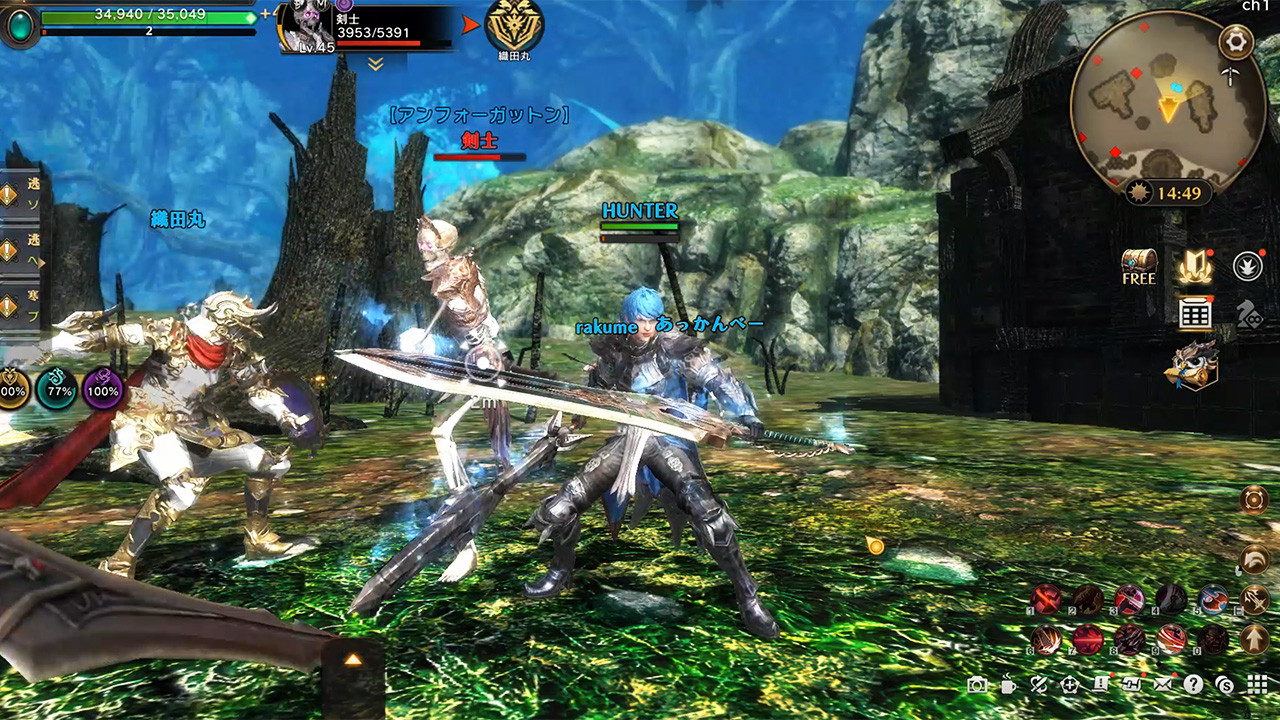
Task: Open the owl messenger quest icon
Action: coord(1194,365)
